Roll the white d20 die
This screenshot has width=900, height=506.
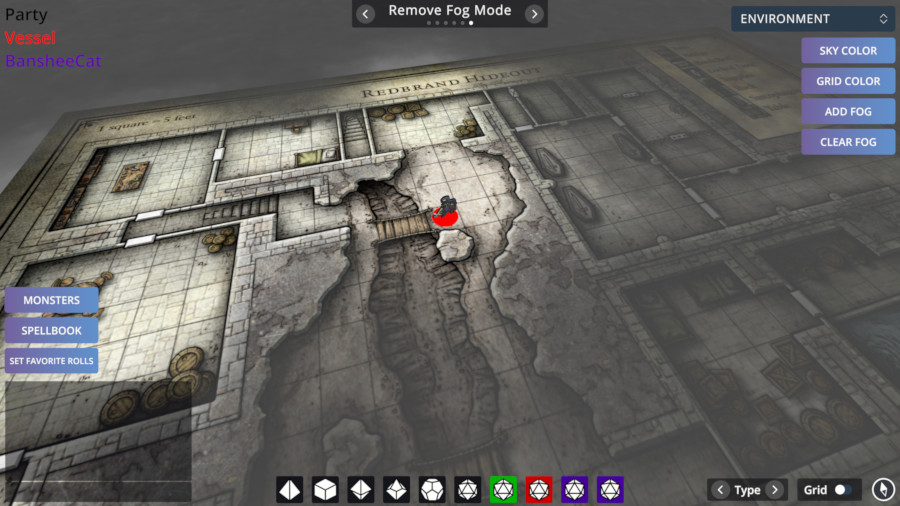click(467, 490)
